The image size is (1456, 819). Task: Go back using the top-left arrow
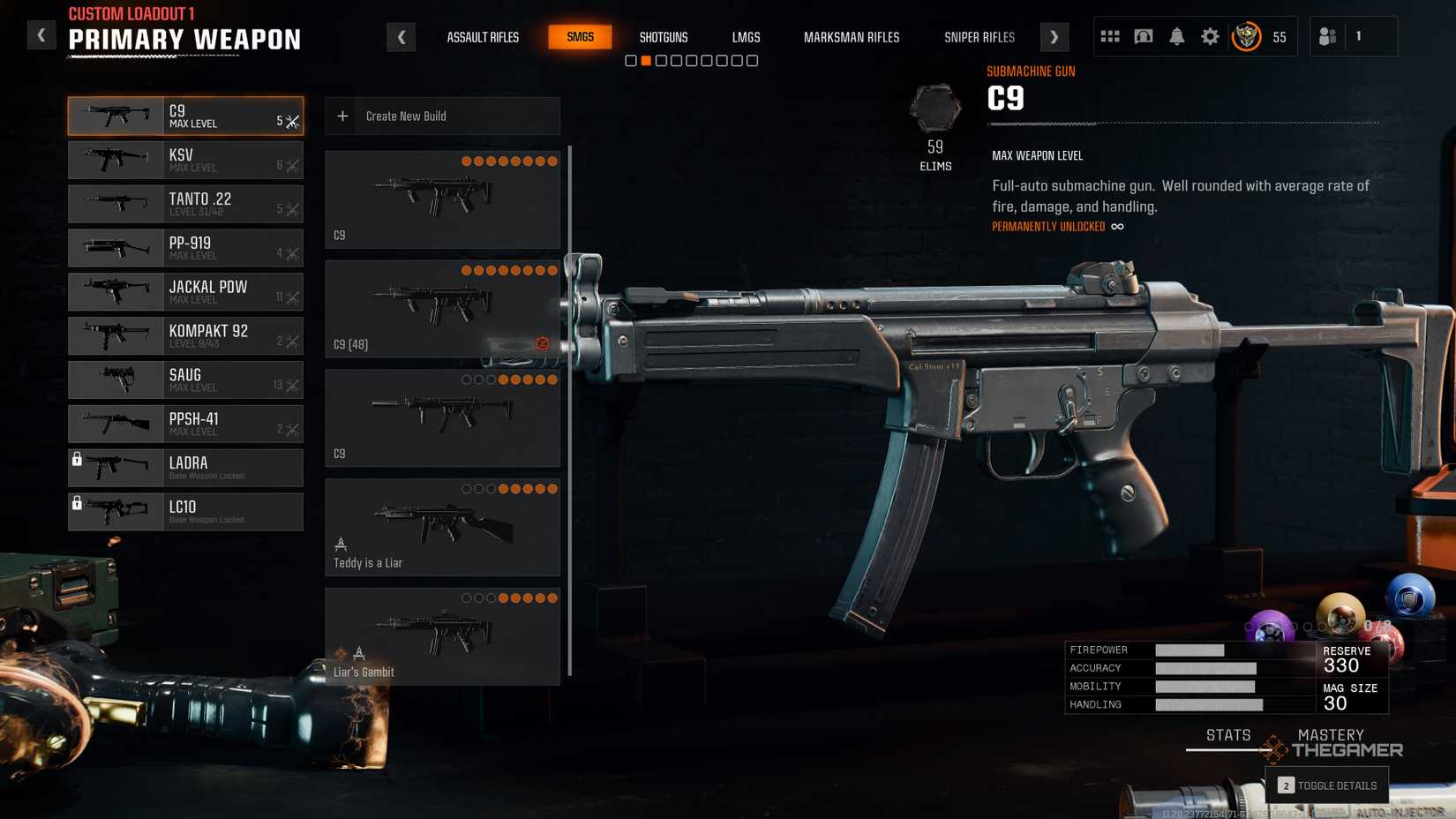41,35
